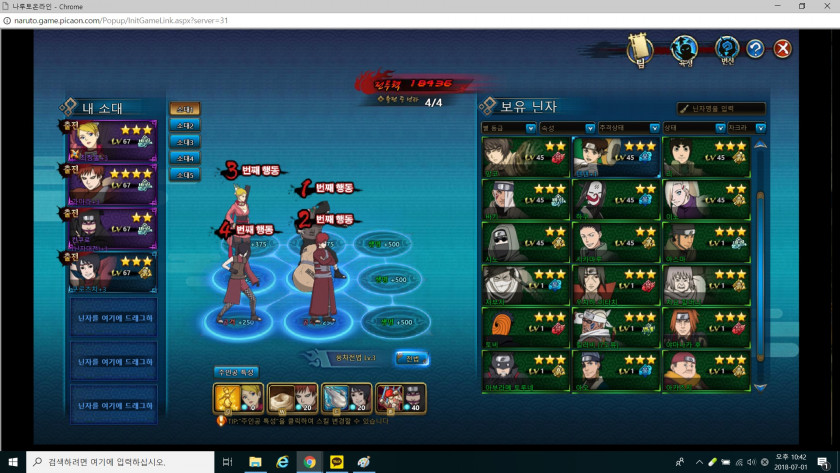Viewport: 840px width, 473px height.
Task: Open the scroll icon menu at top
Action: [640, 48]
